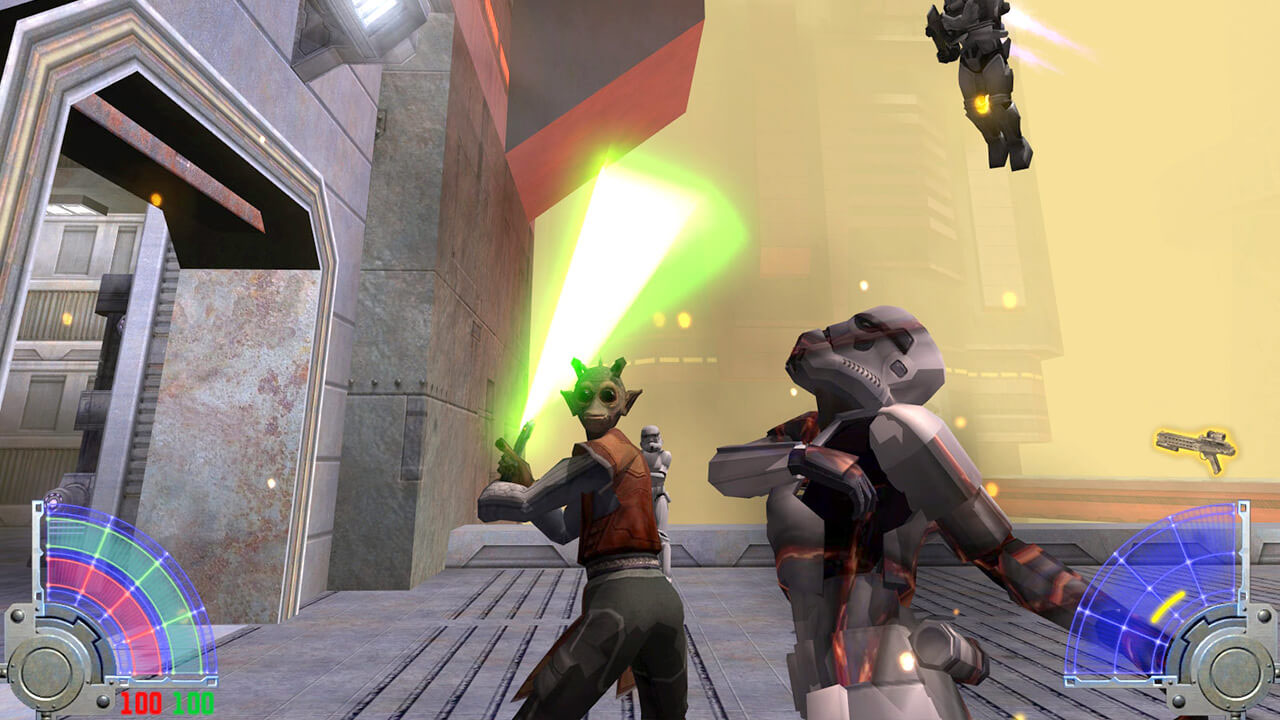Click the Rodian's head
This screenshot has width=1280, height=720.
(x=600, y=390)
